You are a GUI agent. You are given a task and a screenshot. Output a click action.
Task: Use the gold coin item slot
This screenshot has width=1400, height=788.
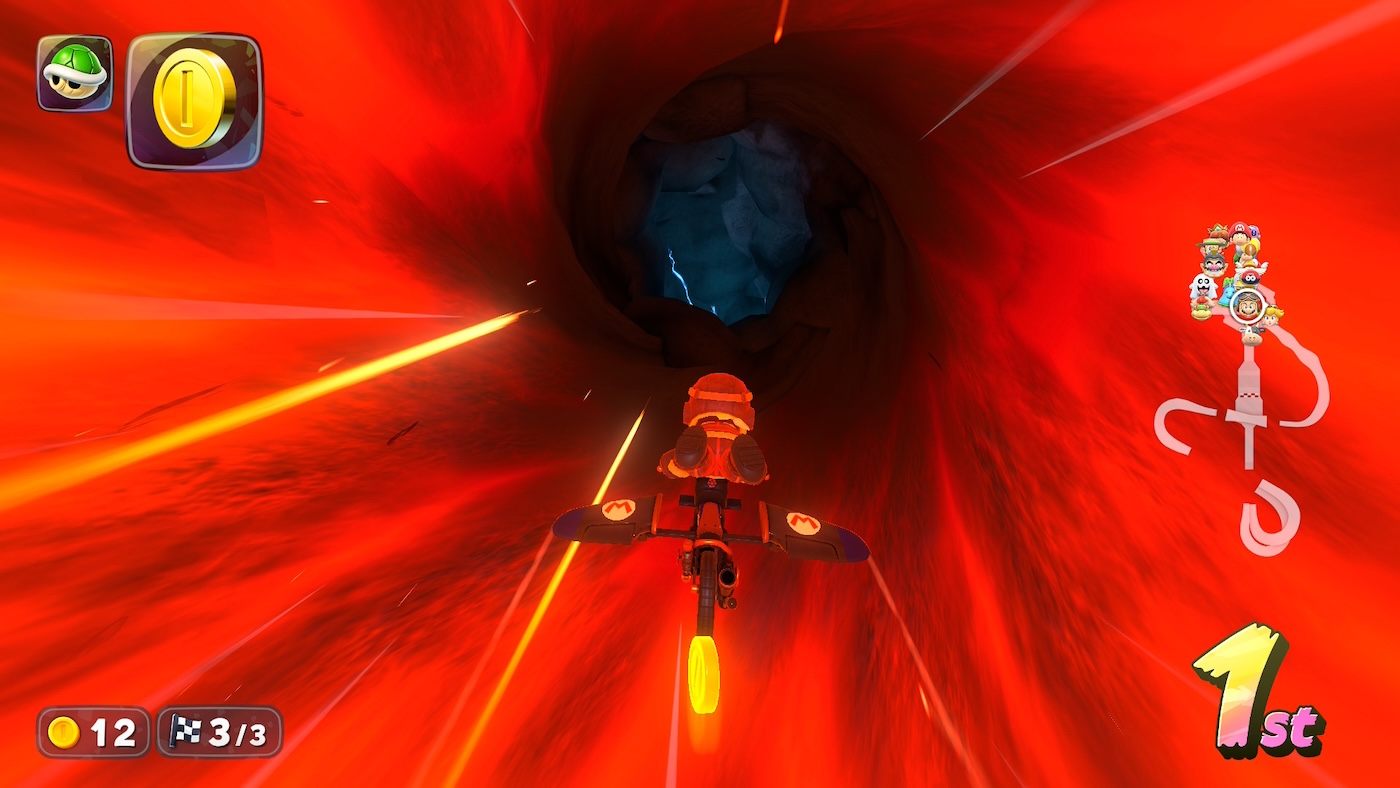point(194,100)
